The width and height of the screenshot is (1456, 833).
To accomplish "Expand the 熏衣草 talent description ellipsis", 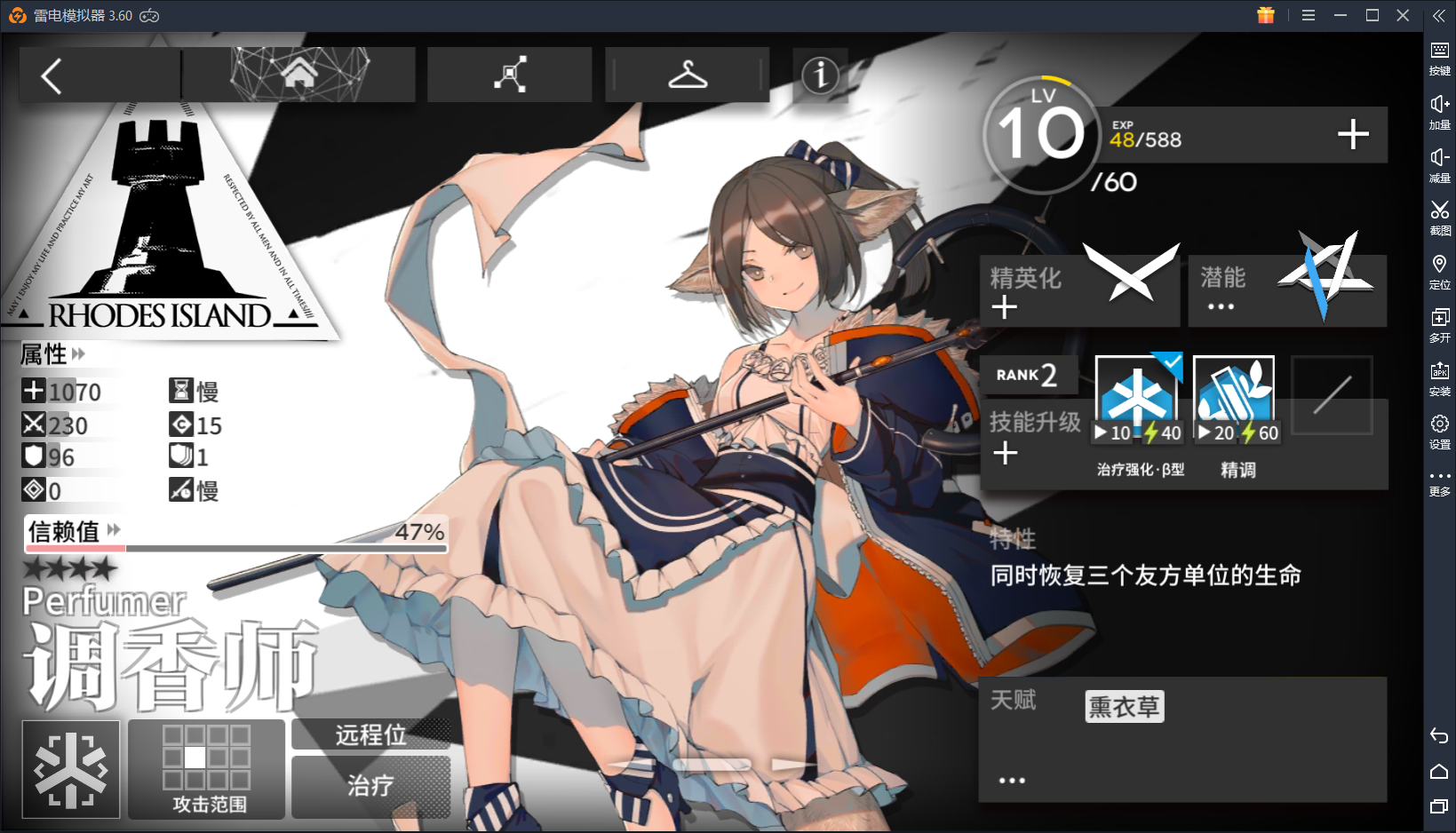I will pyautogui.click(x=1012, y=779).
